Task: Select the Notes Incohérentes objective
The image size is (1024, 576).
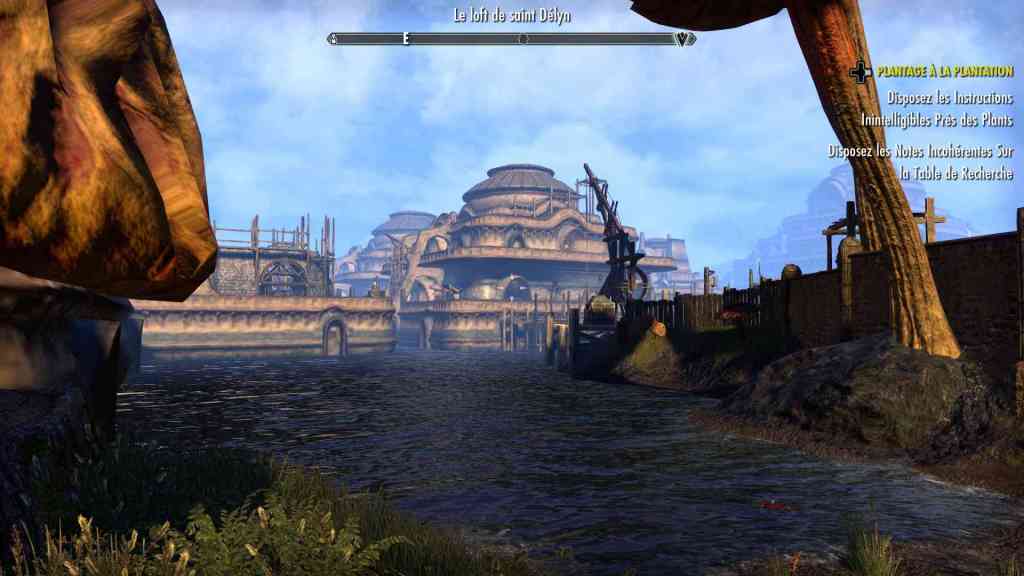Action: (x=921, y=162)
